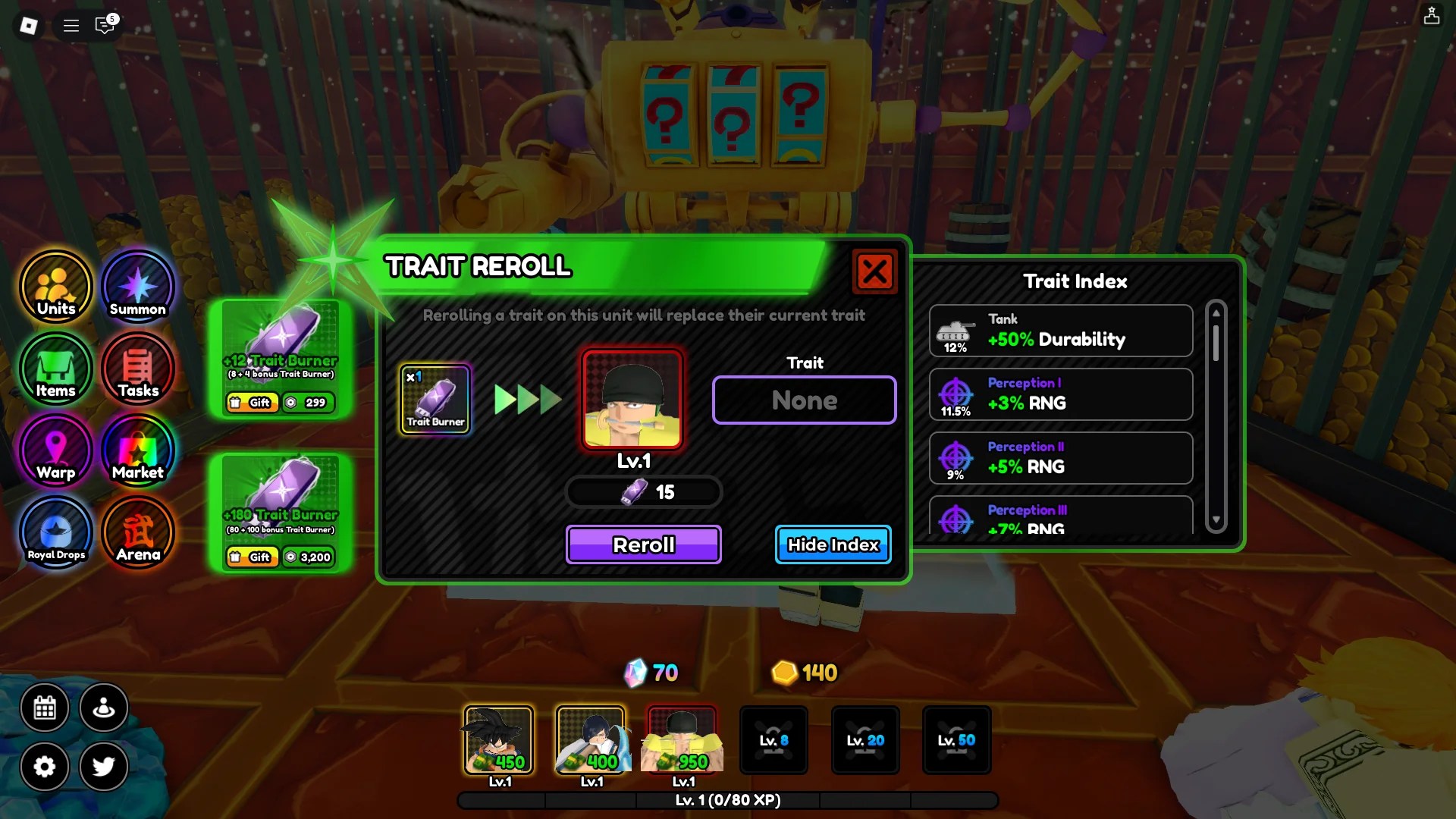Gift the +12 Trait Burner pack
Screen dimensions: 1456x819
point(253,403)
